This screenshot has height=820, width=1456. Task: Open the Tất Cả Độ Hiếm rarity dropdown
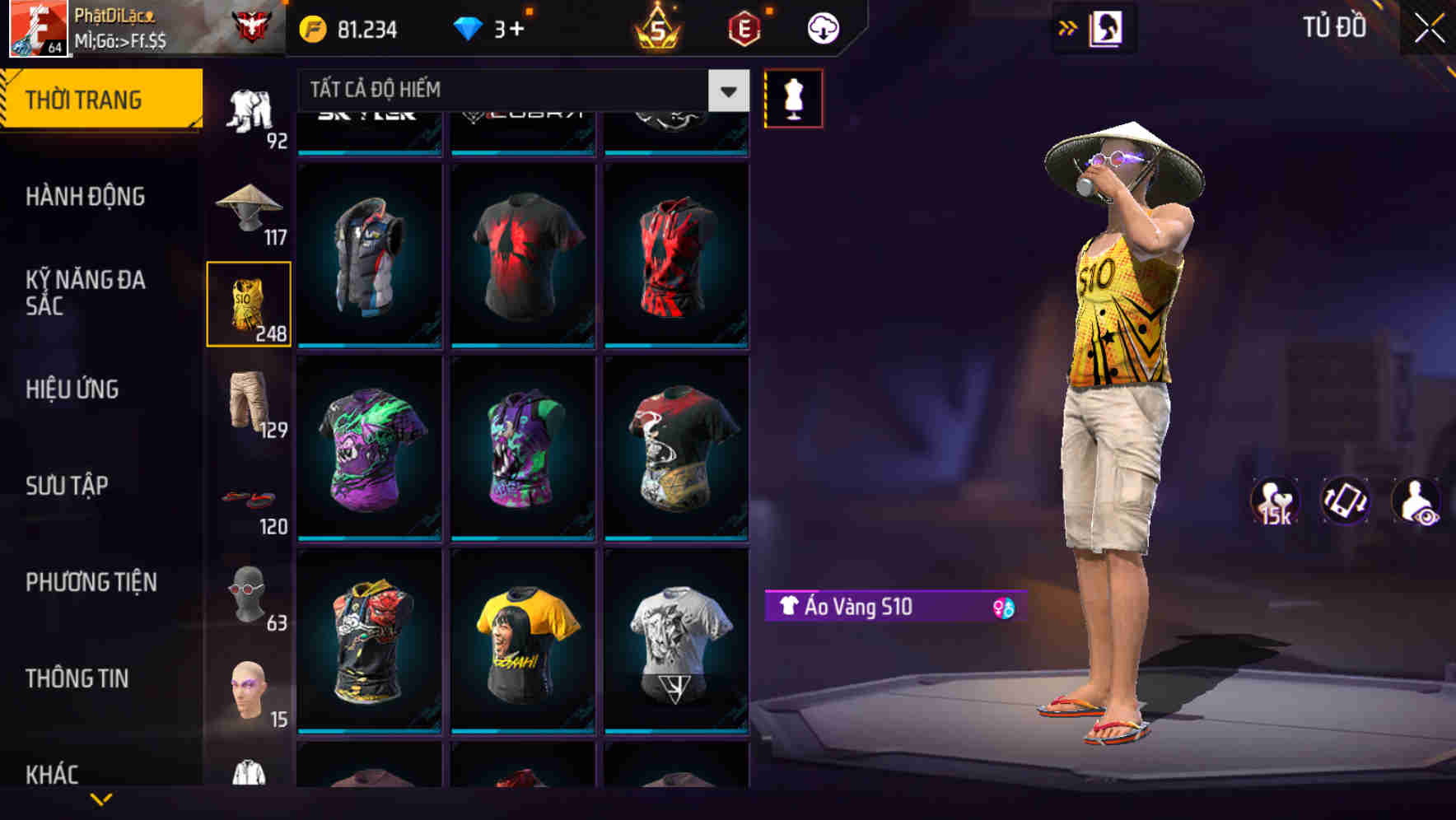pyautogui.click(x=519, y=91)
